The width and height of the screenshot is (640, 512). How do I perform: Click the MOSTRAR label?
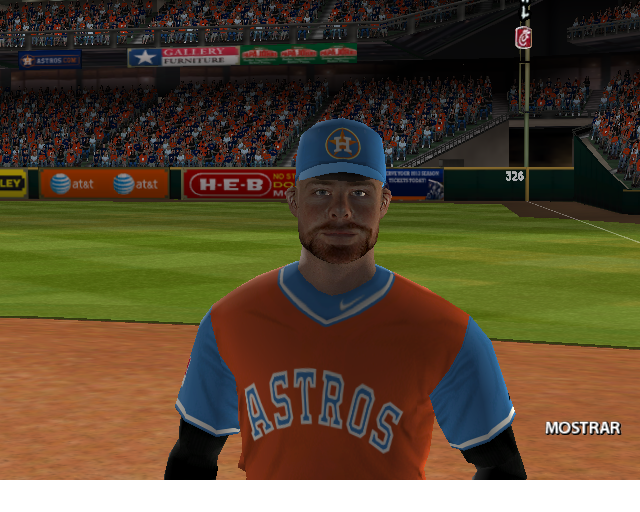click(582, 428)
